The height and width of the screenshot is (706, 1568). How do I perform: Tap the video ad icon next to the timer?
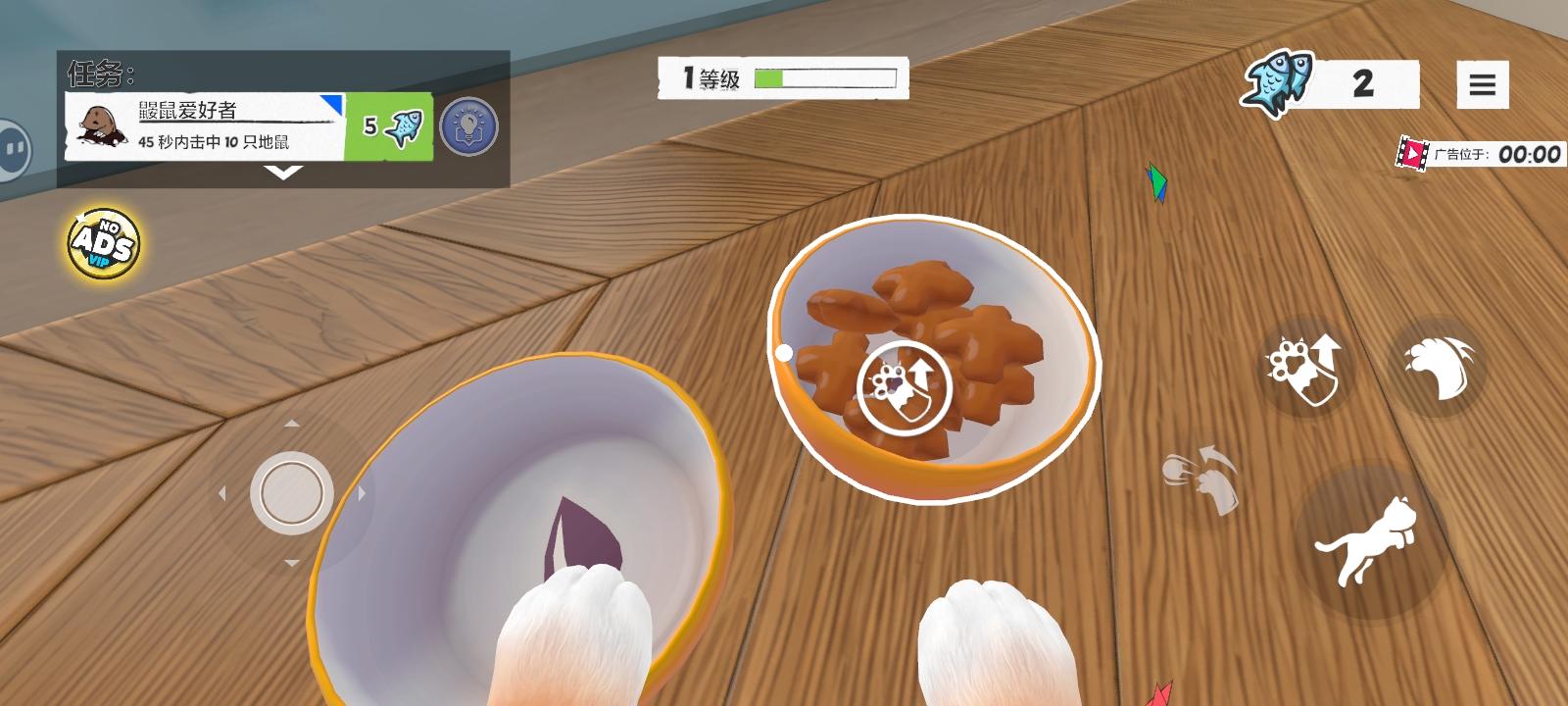1414,153
